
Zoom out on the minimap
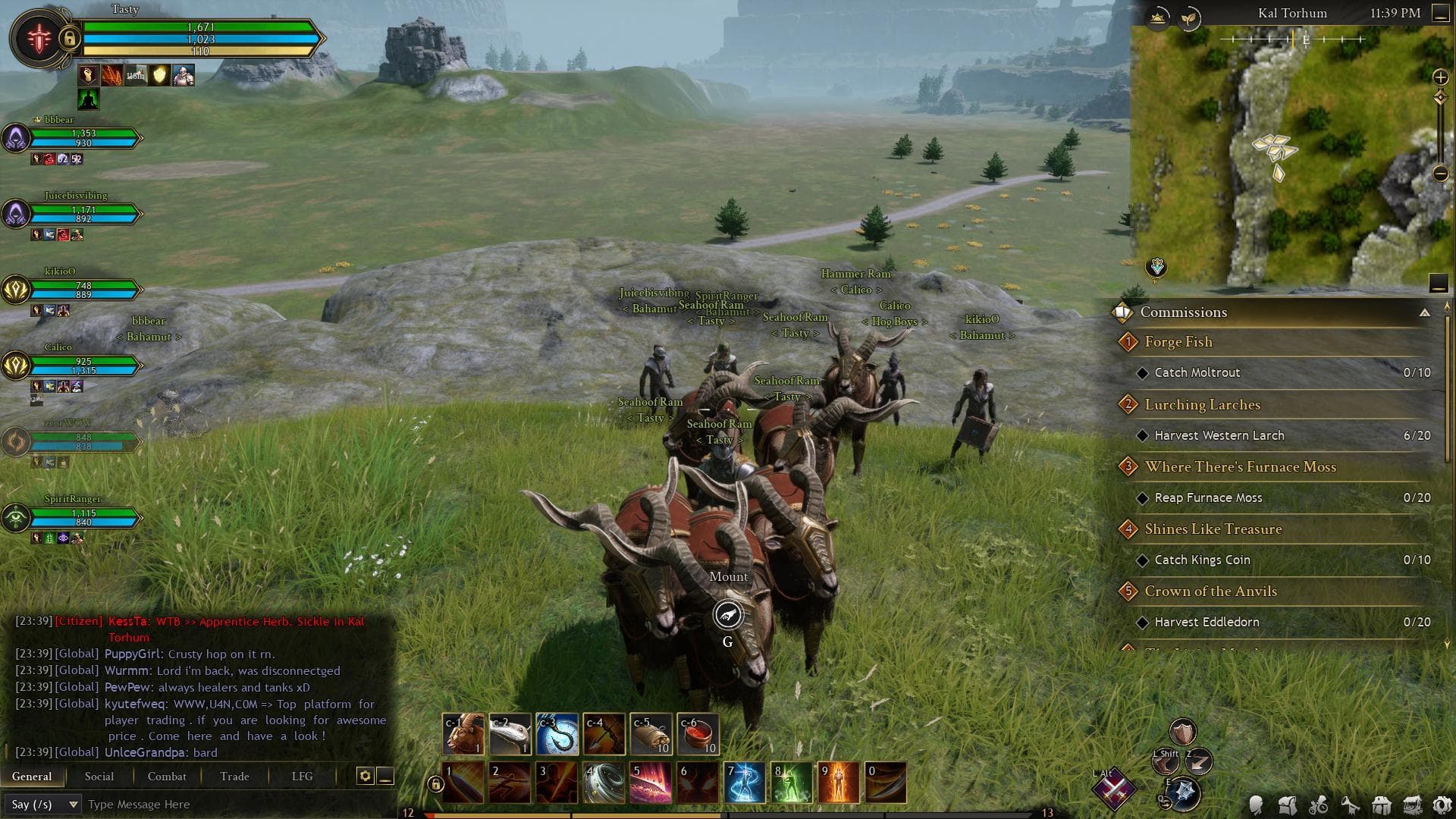(x=1440, y=174)
